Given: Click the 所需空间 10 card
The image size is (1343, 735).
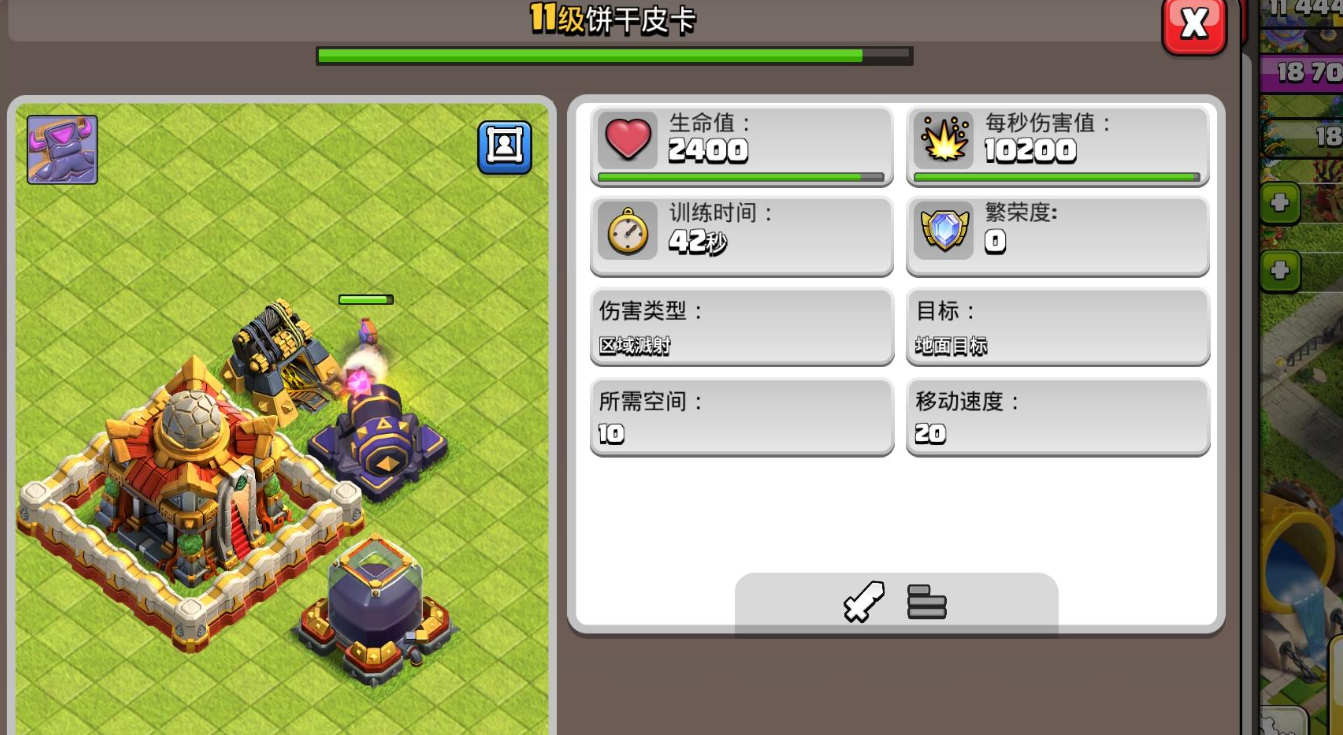Looking at the screenshot, I should (741, 416).
